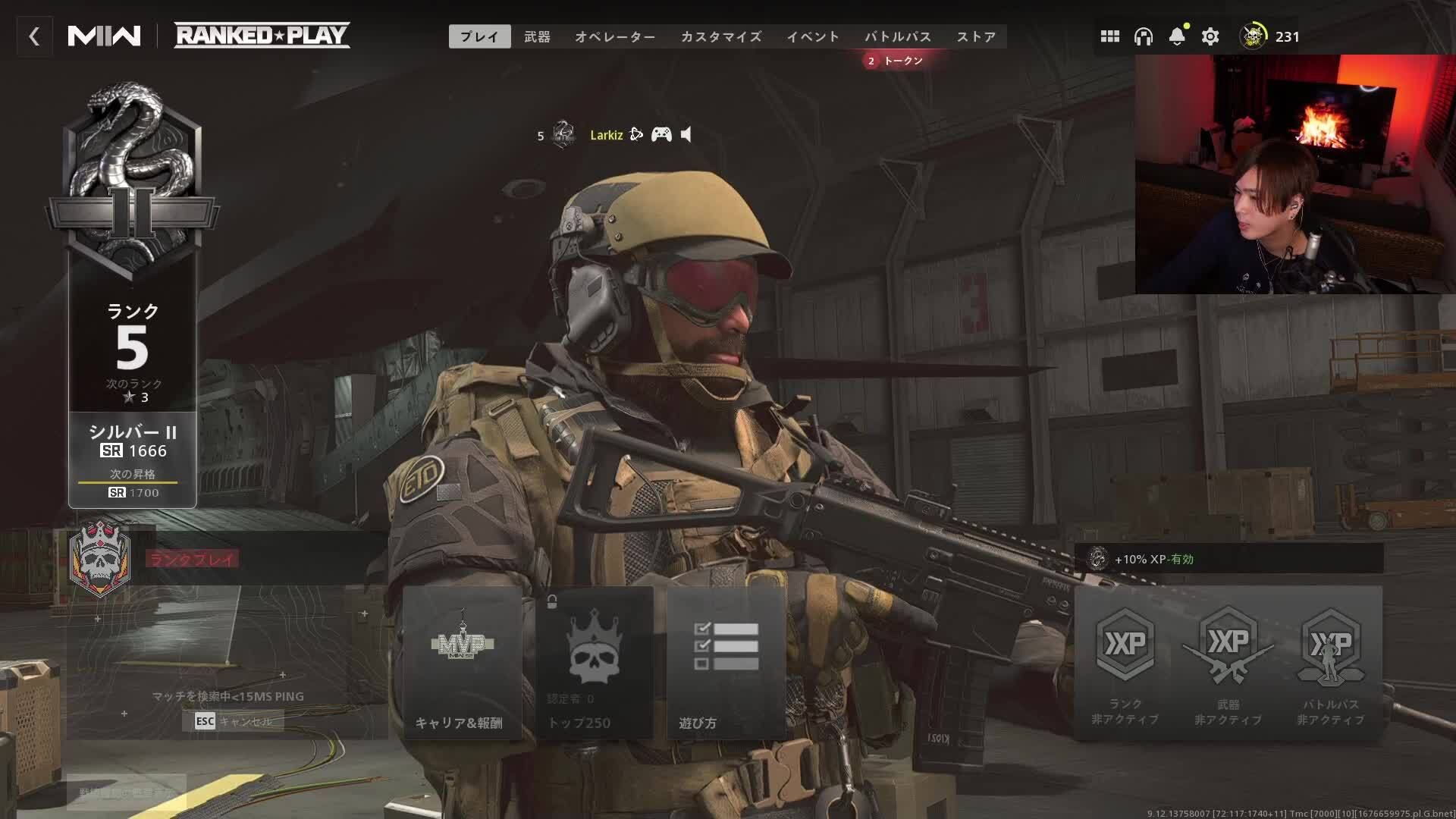Open the settings gear
The height and width of the screenshot is (819, 1456).
(1210, 36)
